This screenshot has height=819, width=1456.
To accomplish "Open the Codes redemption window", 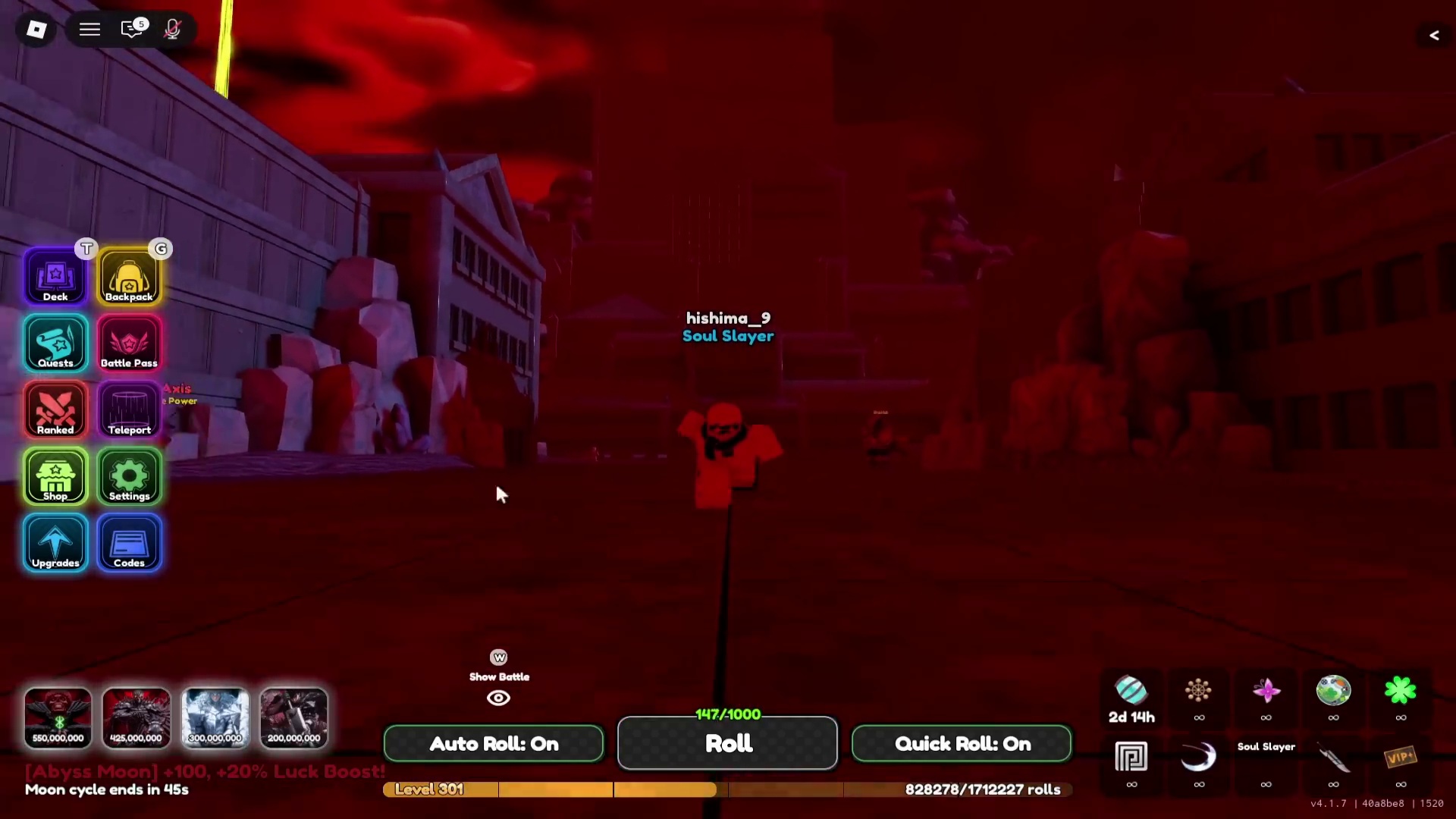I will [129, 543].
